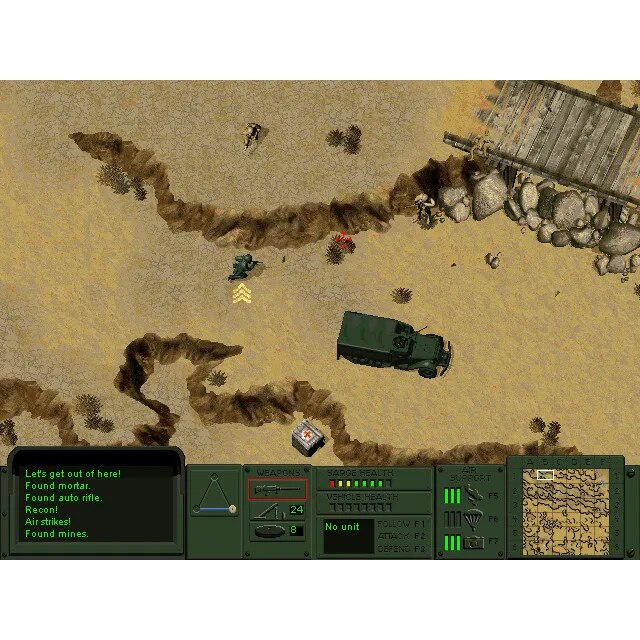Screen dimensions: 640x640
Task: Choose the mortar weapon slot
Action: (x=268, y=510)
